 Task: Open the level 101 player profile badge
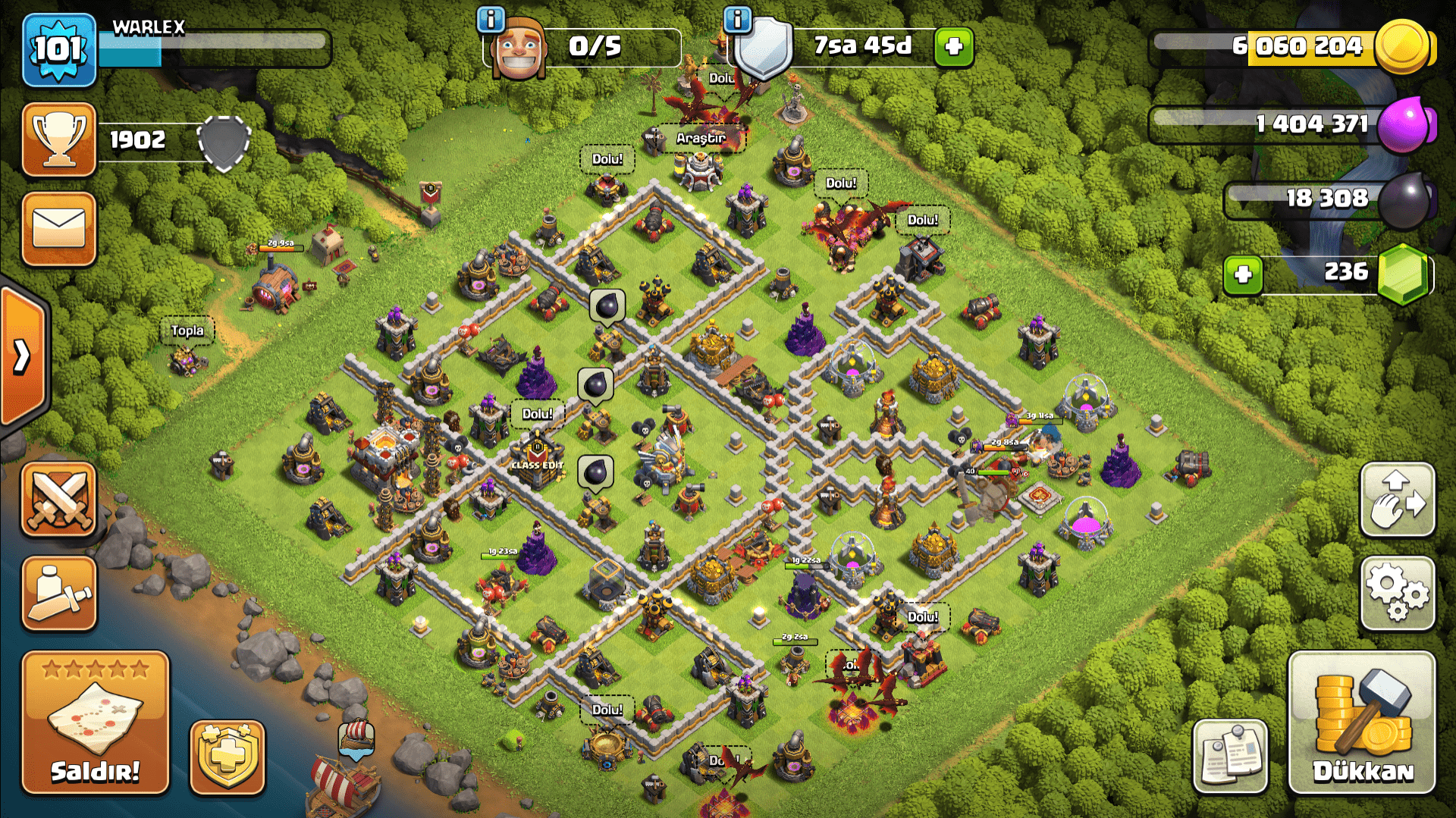pos(59,50)
